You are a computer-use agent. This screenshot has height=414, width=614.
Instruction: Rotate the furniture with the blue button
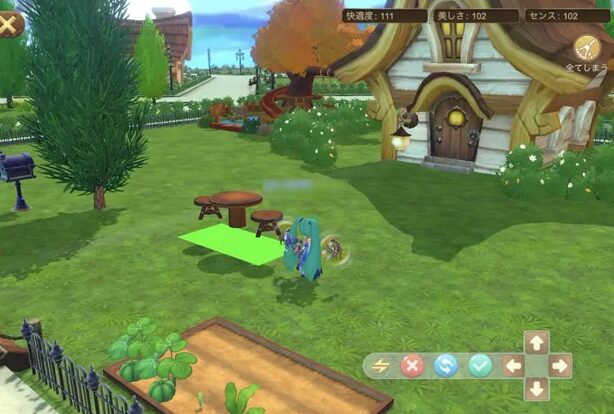(446, 365)
